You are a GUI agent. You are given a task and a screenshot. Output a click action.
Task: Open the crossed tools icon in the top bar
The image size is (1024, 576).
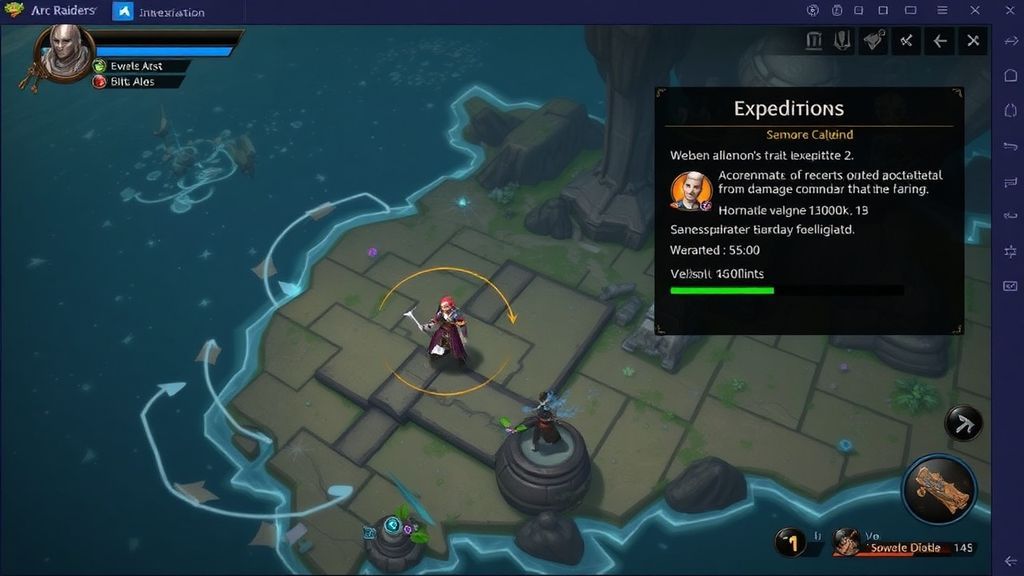coord(907,41)
